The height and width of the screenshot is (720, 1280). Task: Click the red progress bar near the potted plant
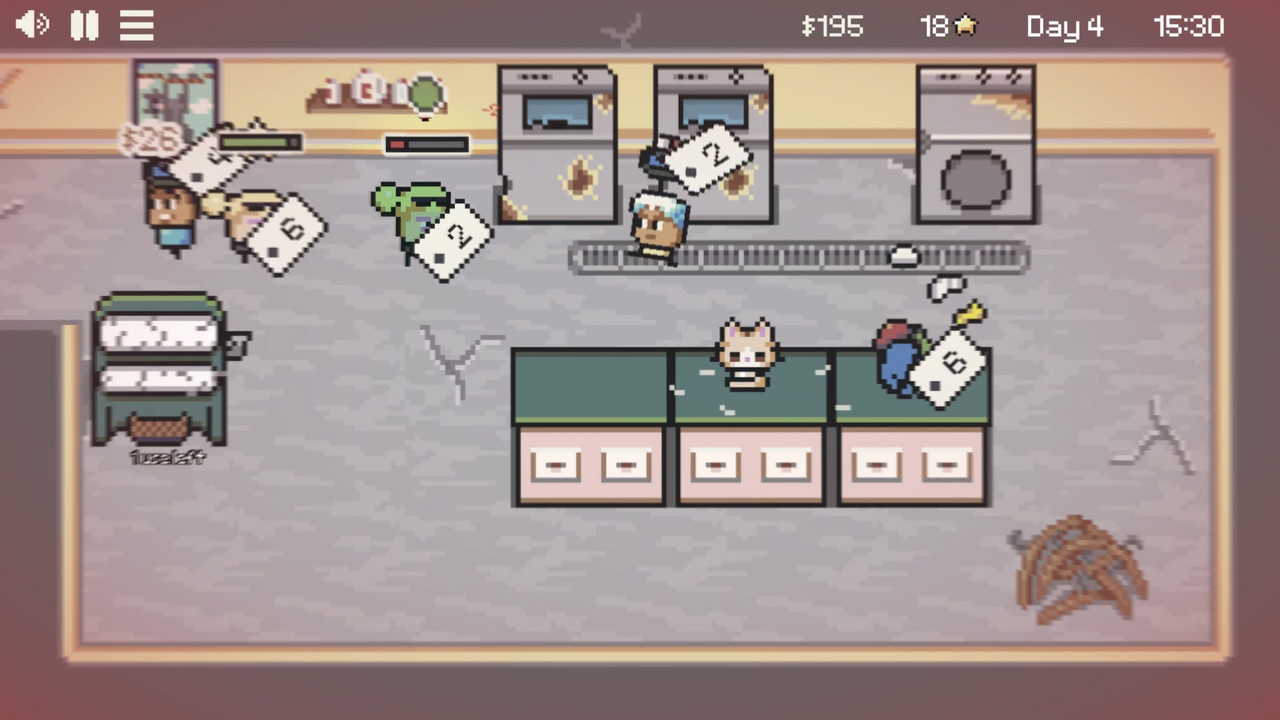[426, 145]
